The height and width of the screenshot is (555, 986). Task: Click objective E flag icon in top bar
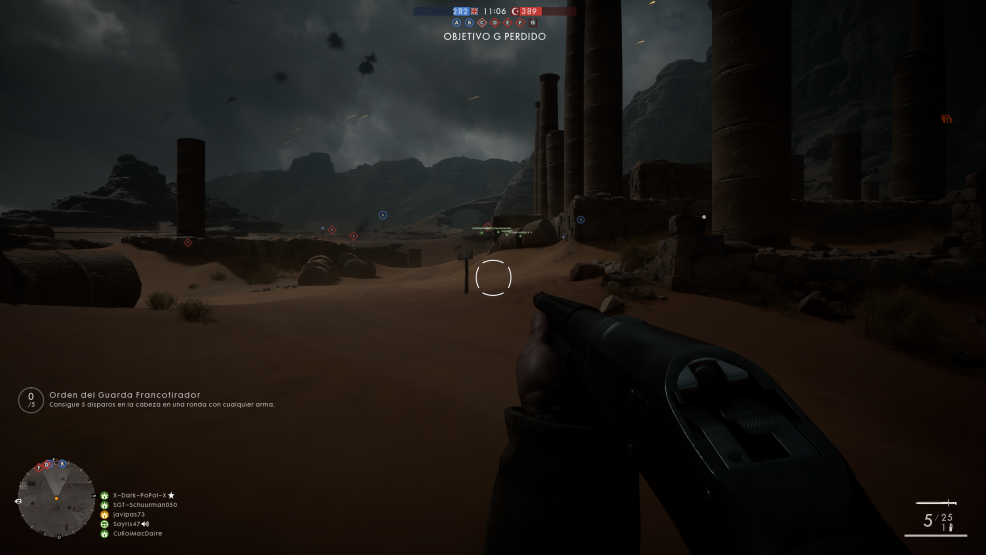[x=507, y=22]
